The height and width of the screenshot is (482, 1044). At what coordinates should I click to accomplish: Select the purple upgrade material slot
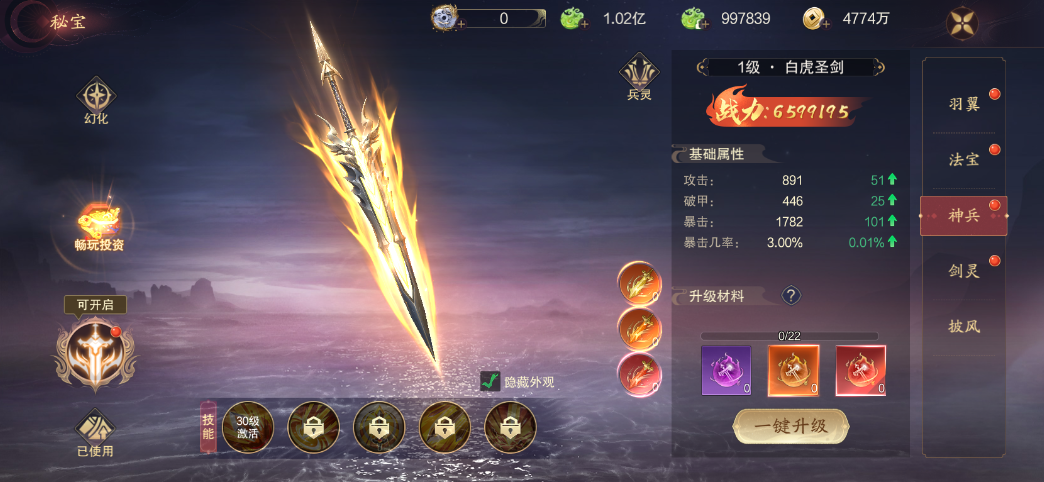tap(726, 369)
